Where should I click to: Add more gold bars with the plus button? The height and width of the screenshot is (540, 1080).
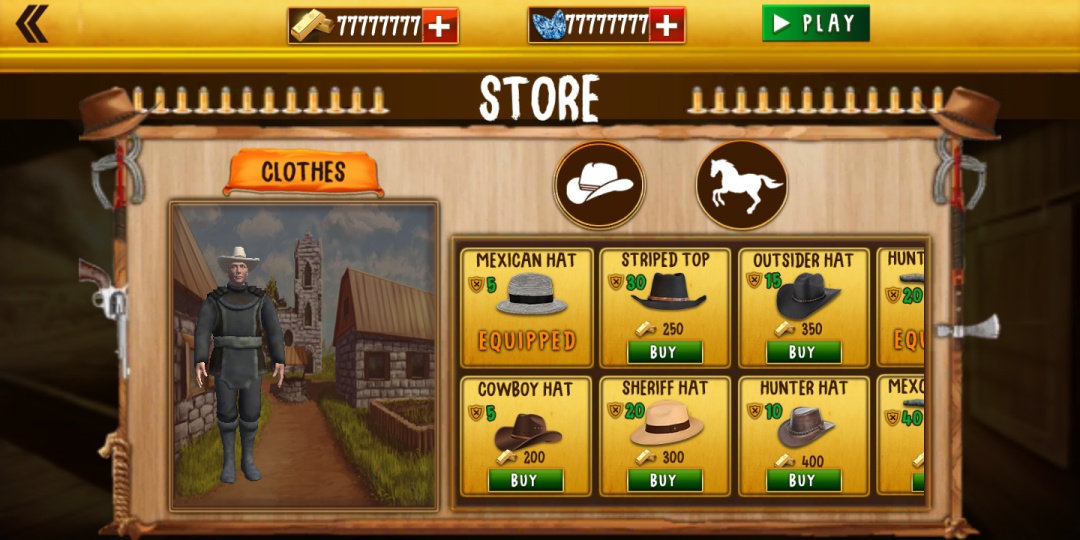coord(440,26)
